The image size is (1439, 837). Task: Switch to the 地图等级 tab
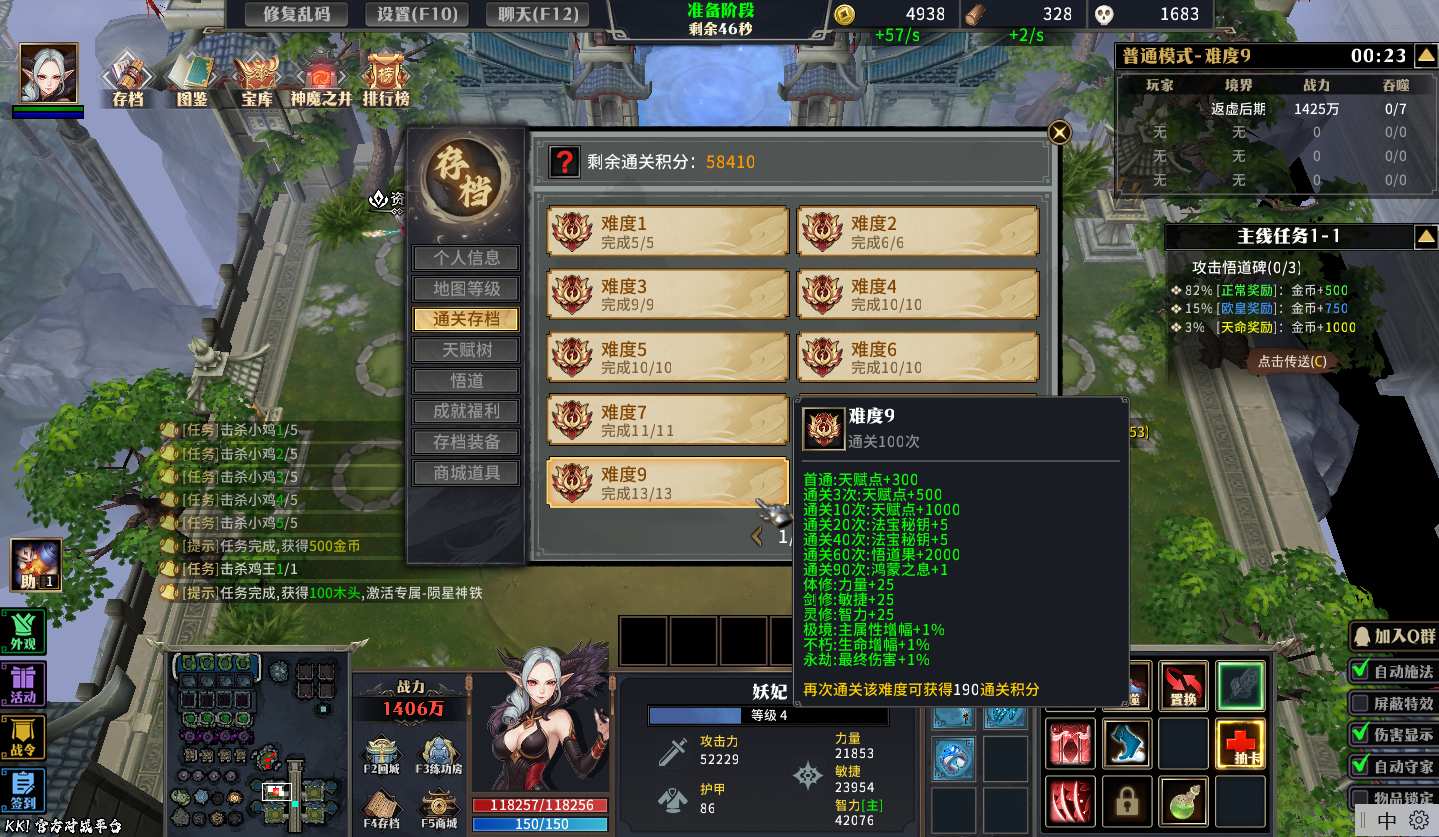click(466, 289)
